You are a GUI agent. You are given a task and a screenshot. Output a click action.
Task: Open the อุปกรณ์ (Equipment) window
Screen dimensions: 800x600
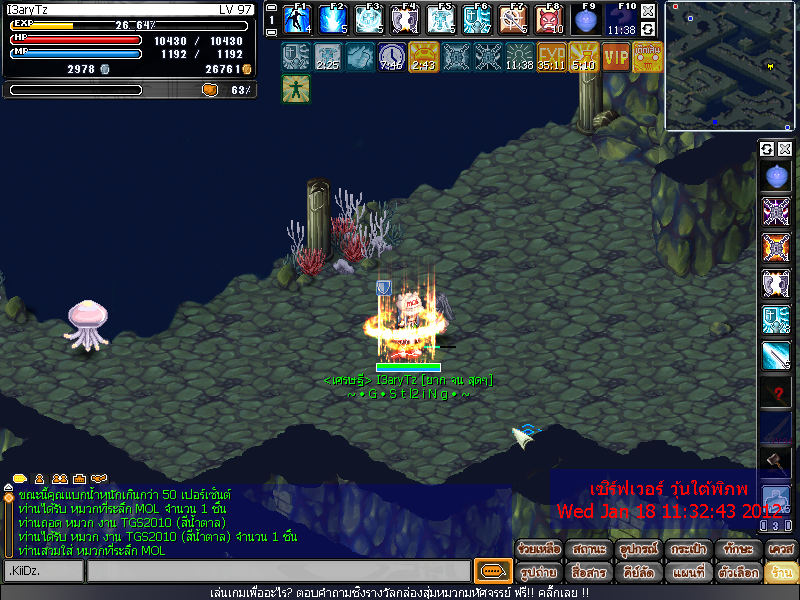[639, 549]
